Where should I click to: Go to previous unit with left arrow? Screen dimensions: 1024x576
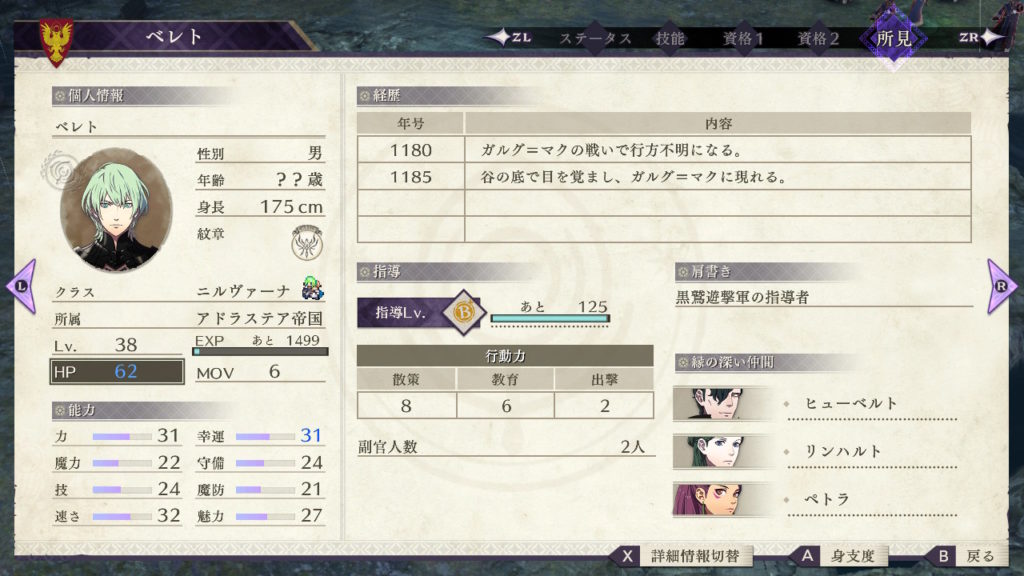click(x=21, y=286)
